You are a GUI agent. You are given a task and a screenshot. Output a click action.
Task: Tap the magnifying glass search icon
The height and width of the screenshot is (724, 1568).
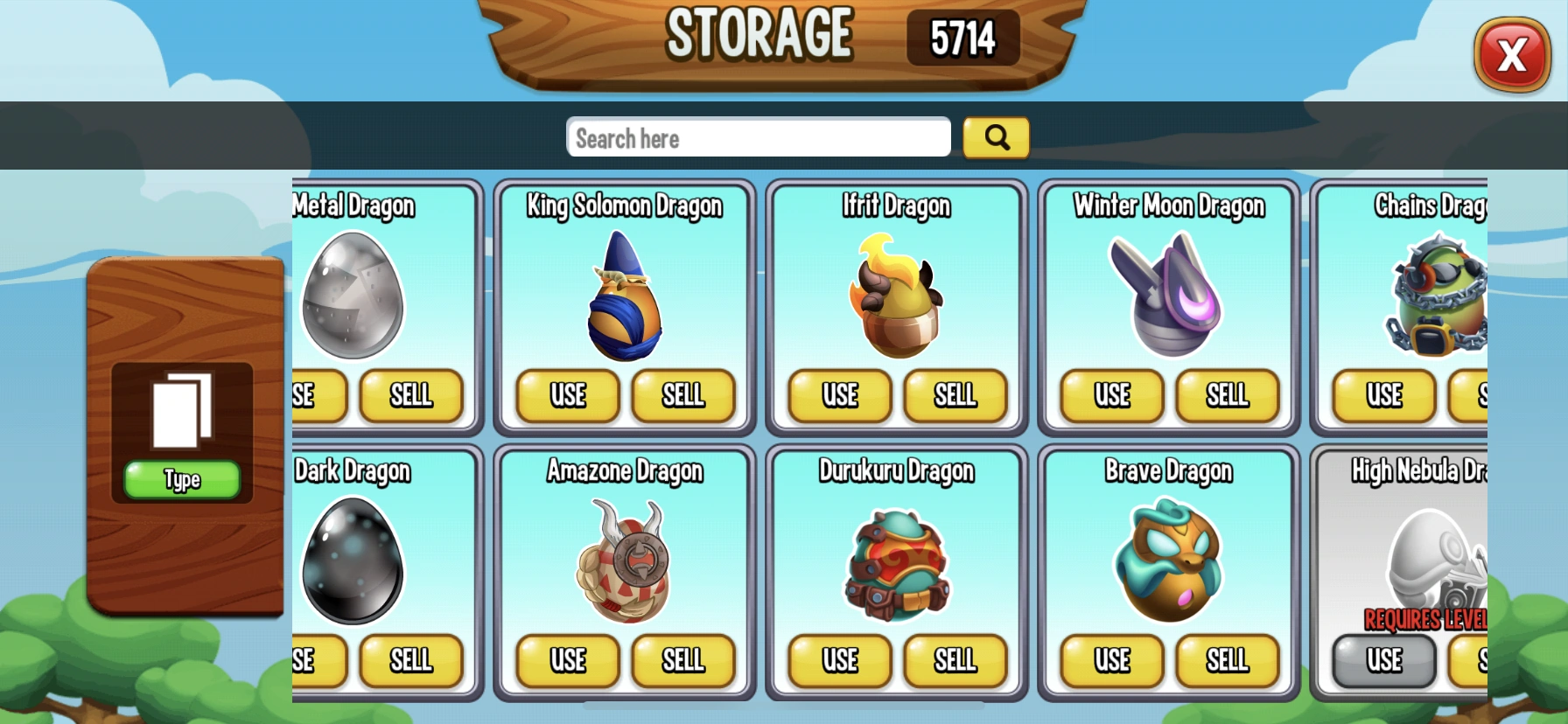996,137
